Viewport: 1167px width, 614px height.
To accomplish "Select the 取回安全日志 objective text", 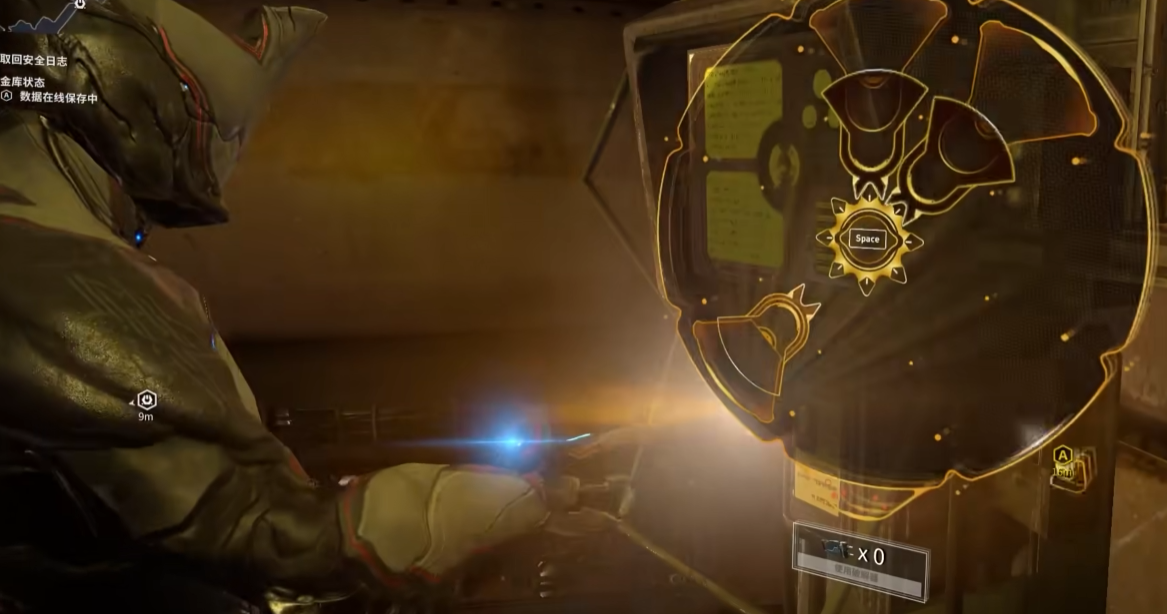I will point(35,61).
